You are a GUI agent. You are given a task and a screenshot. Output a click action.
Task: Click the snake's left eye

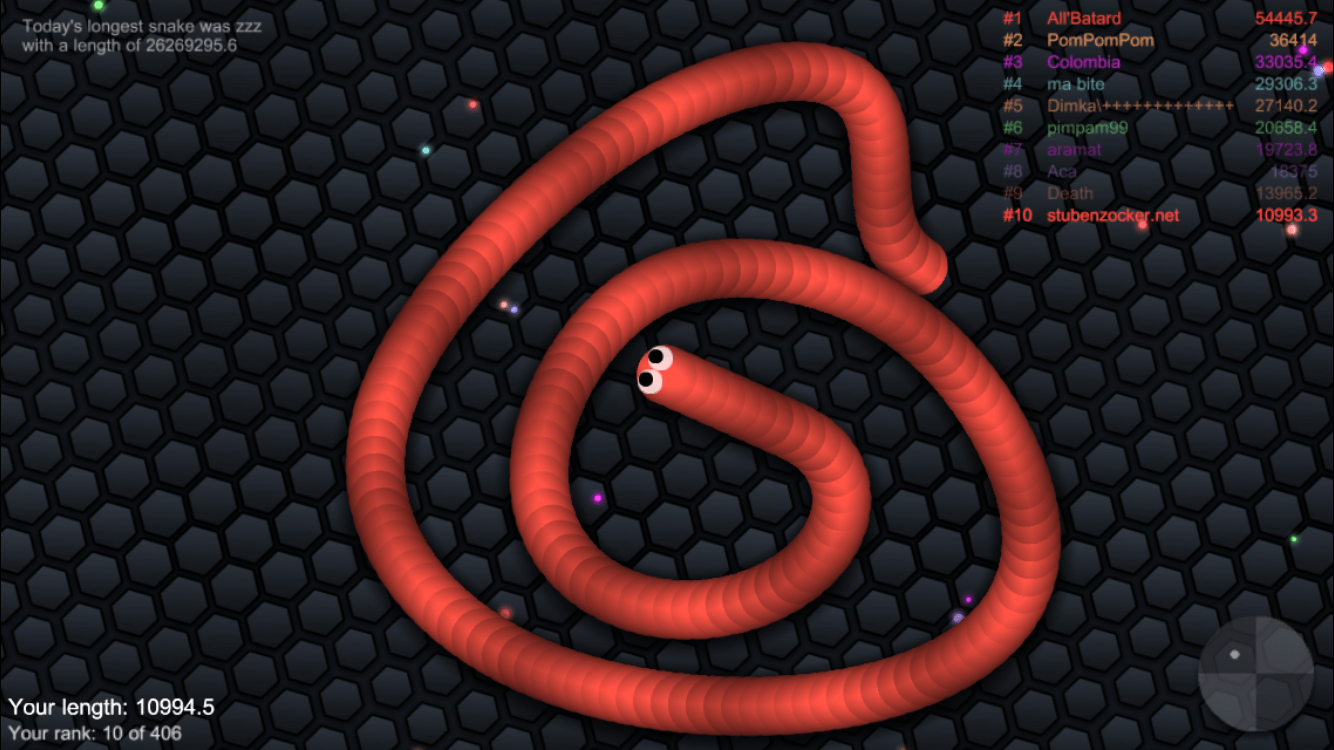649,380
